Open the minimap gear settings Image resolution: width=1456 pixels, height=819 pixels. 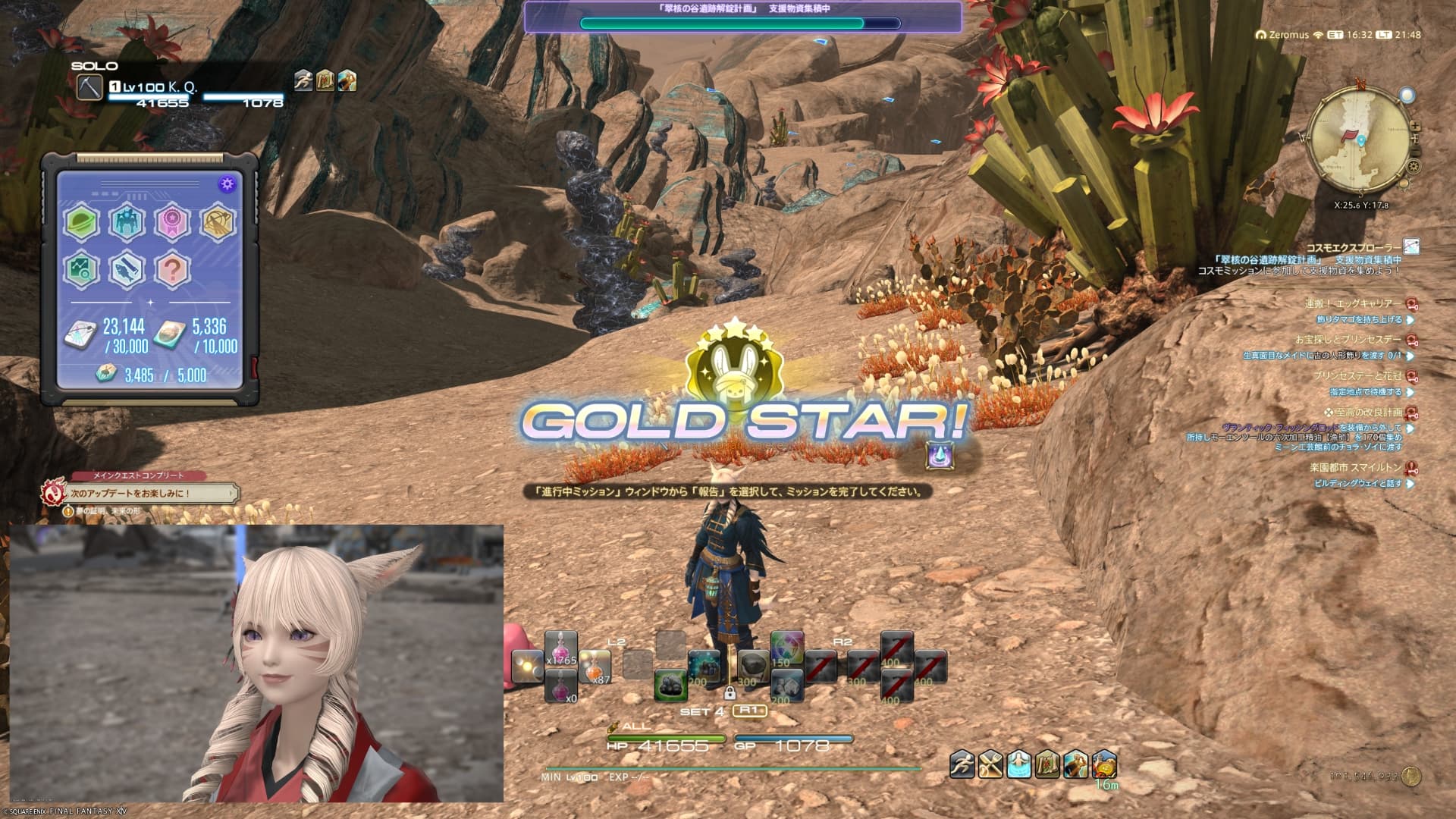coord(1414,166)
